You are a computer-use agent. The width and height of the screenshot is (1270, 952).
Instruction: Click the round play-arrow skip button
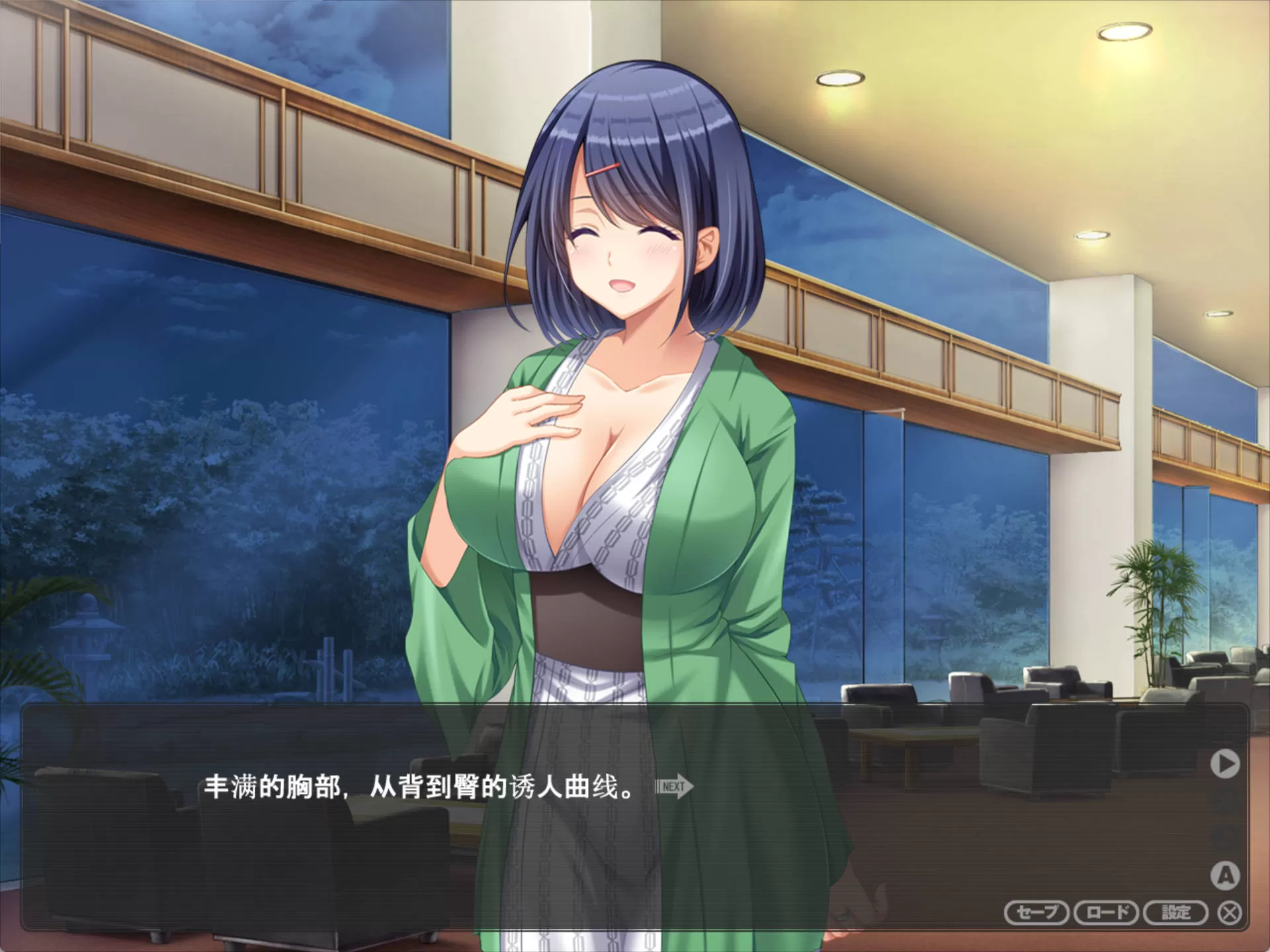tap(1225, 764)
